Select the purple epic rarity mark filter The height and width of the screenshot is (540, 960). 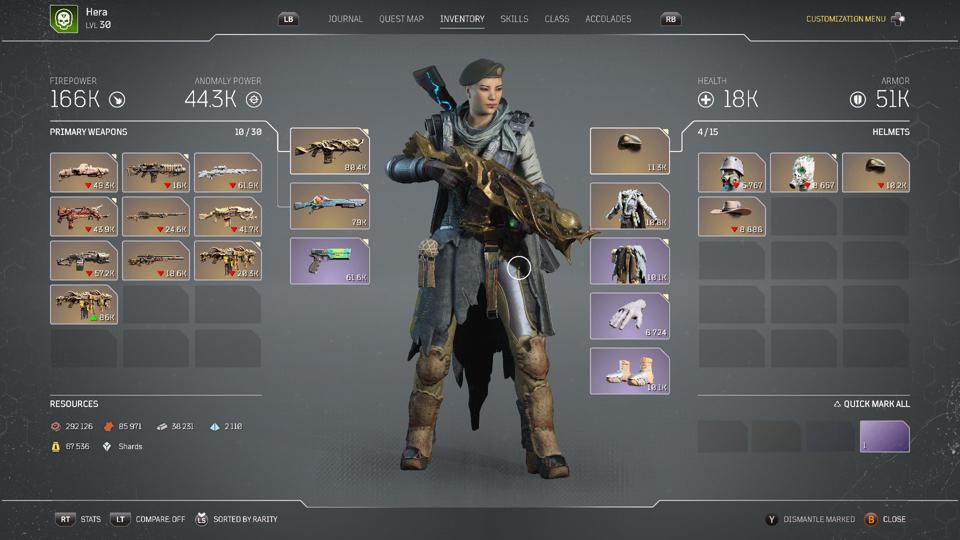coord(885,437)
